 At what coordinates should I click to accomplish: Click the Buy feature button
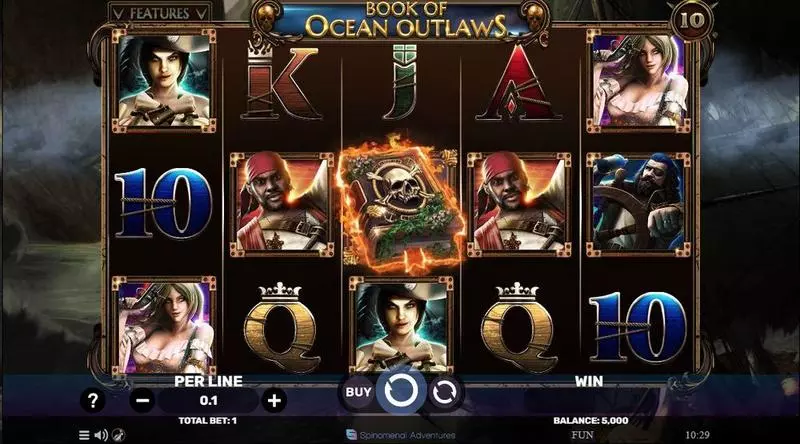click(358, 392)
